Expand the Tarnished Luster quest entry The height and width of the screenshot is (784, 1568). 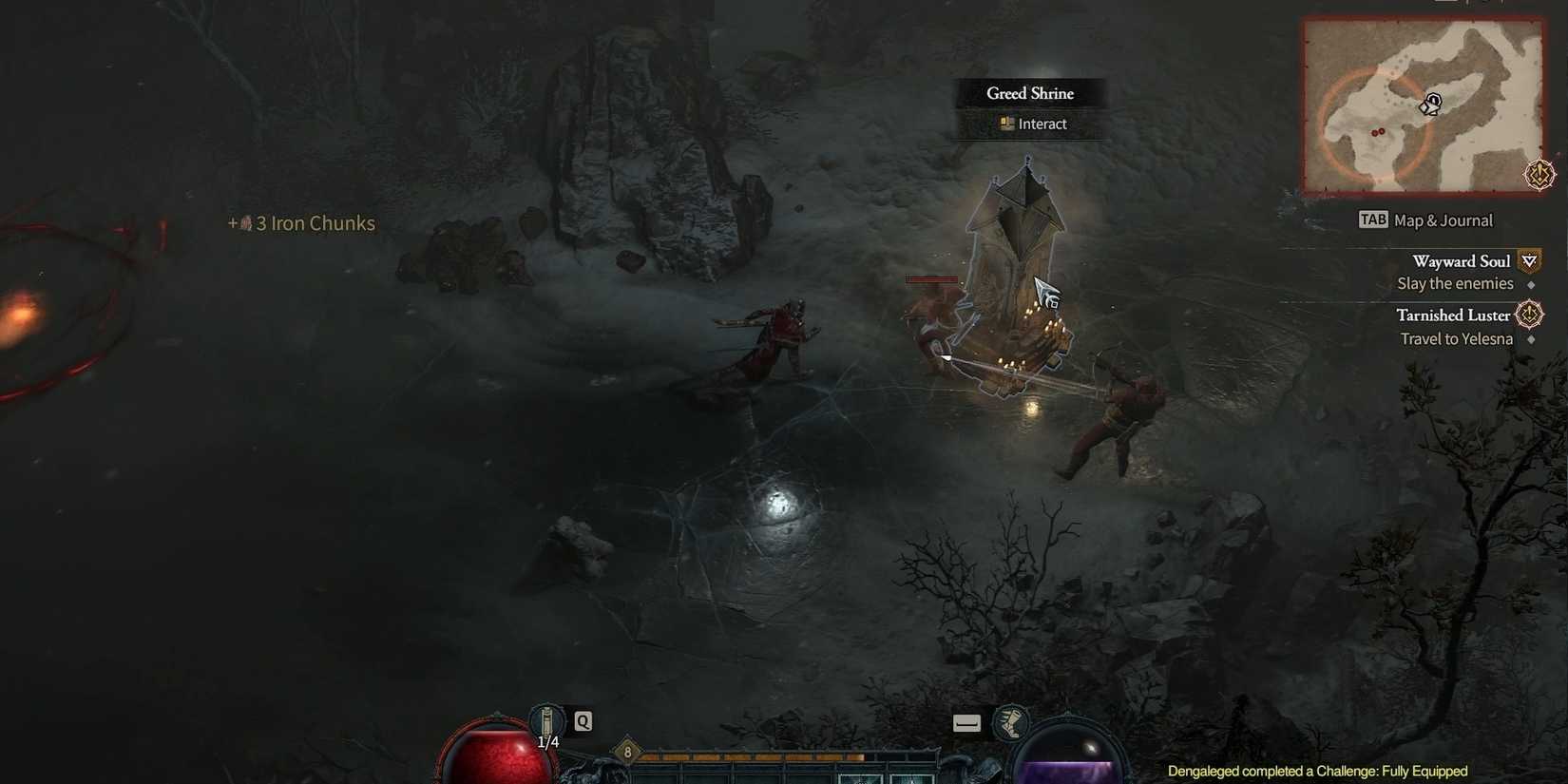pos(1452,315)
